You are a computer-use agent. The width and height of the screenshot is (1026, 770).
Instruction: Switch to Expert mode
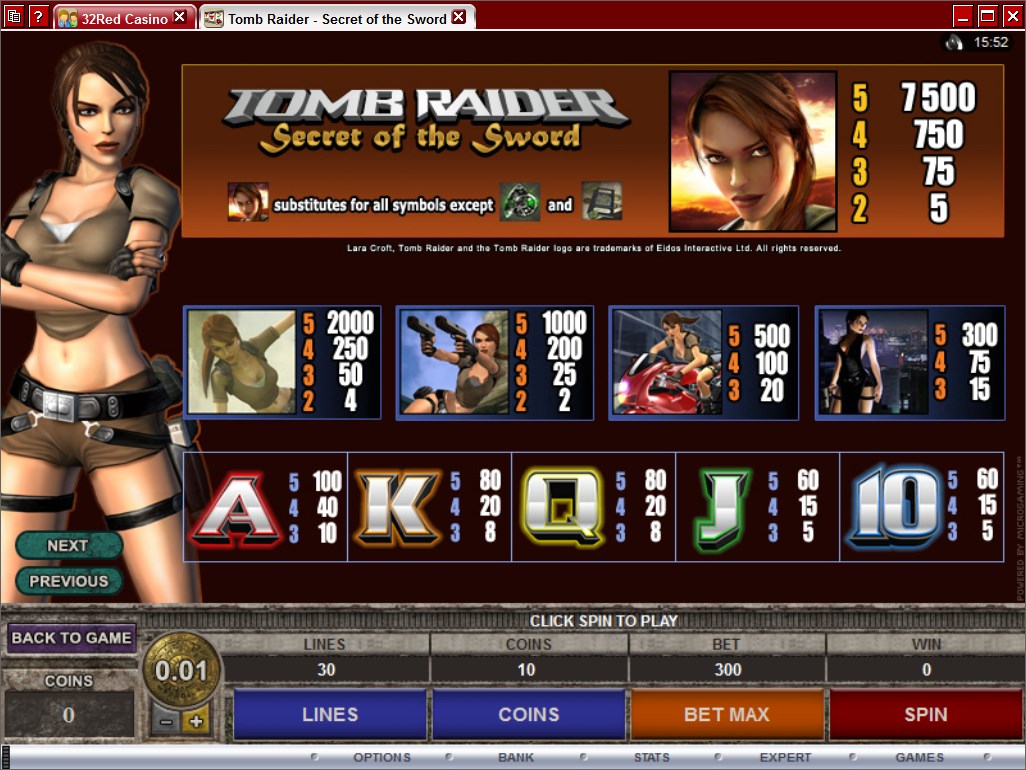pos(785,758)
